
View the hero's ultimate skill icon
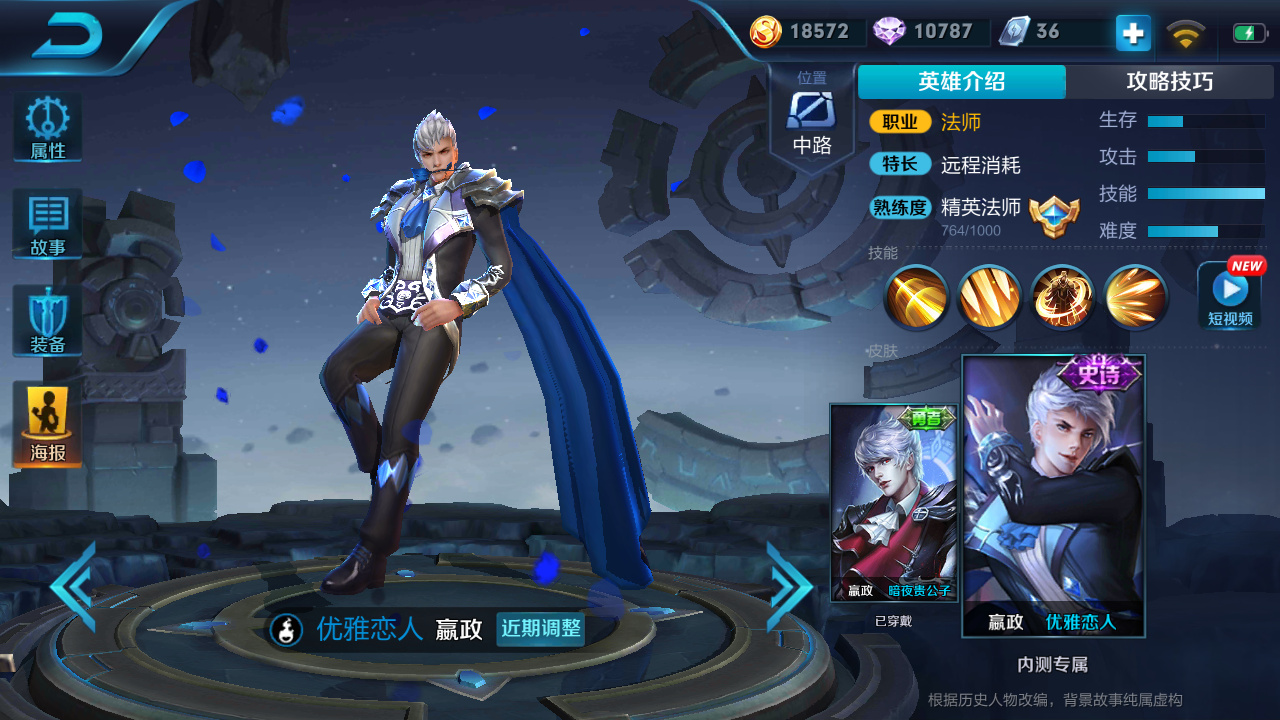(1135, 297)
